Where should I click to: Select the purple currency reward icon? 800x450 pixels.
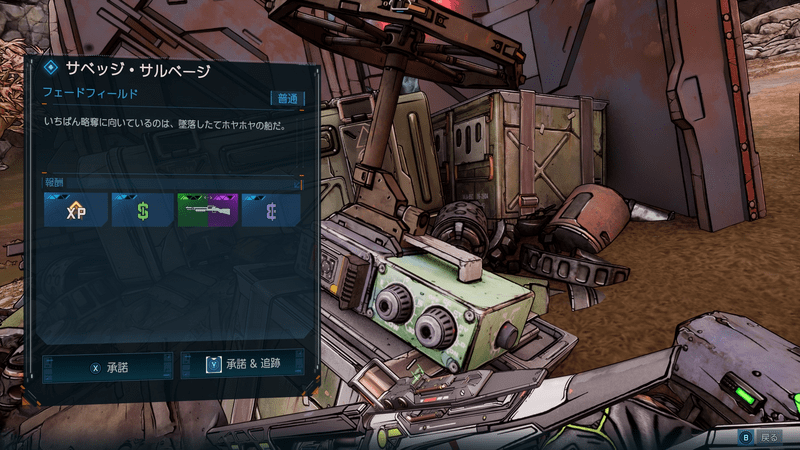click(271, 210)
